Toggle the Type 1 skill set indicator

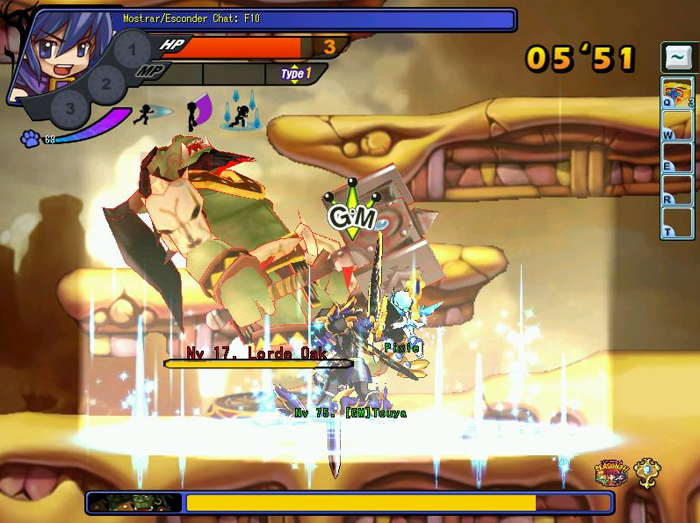point(295,74)
